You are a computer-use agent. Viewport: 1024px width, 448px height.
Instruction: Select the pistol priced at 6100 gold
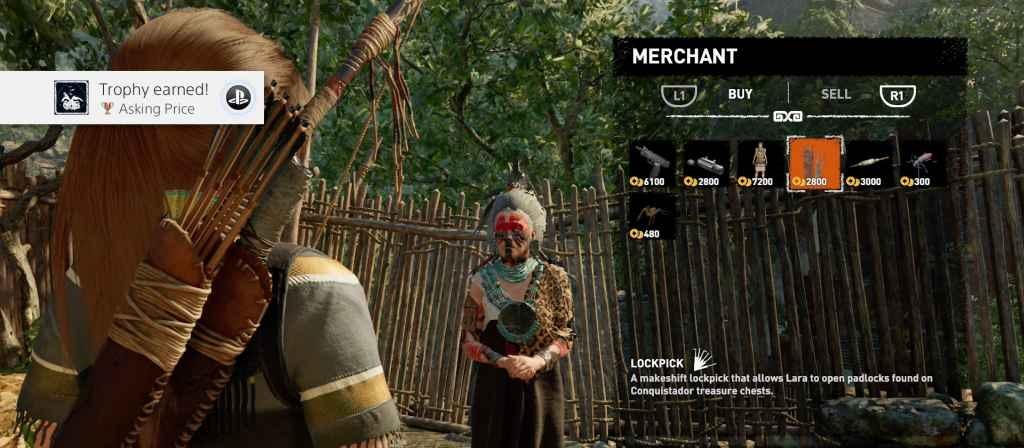click(653, 163)
